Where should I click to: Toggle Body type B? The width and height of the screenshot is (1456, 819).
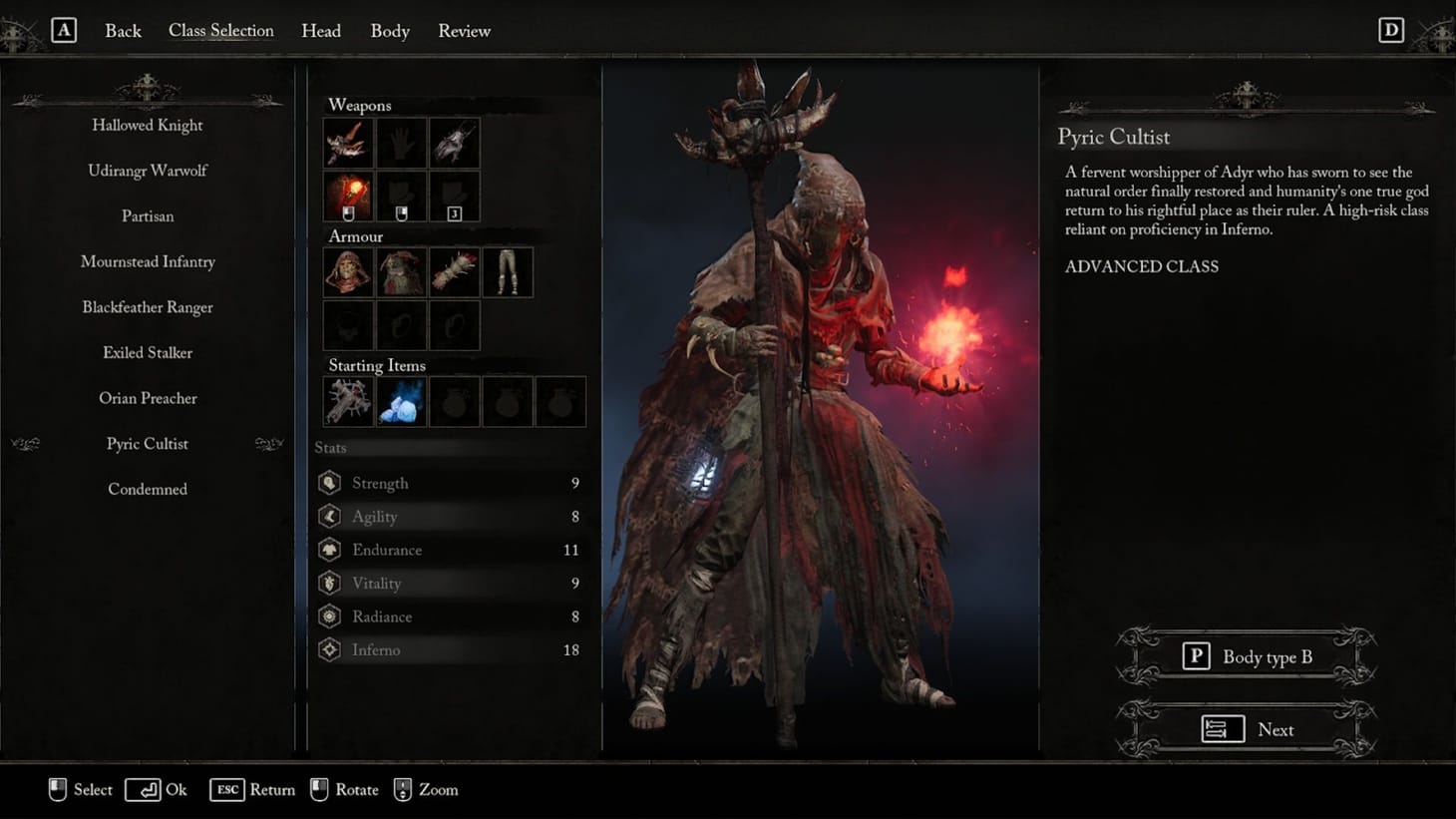[x=1246, y=656]
